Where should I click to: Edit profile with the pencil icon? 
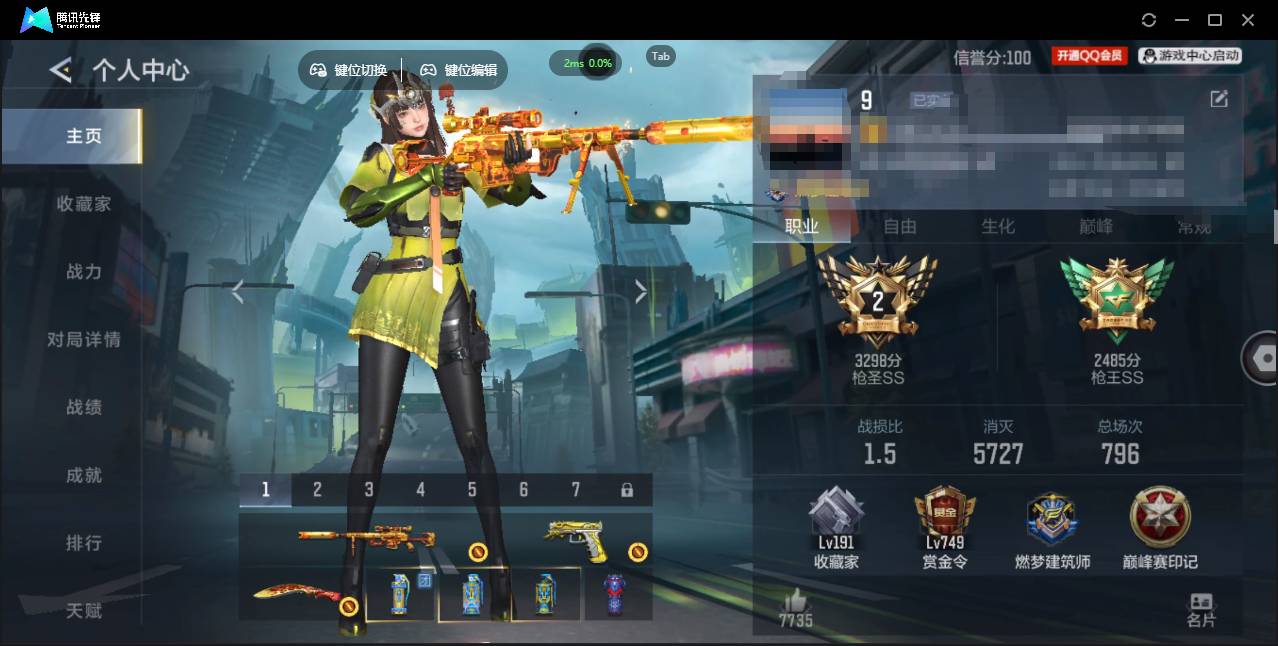pos(1219,98)
